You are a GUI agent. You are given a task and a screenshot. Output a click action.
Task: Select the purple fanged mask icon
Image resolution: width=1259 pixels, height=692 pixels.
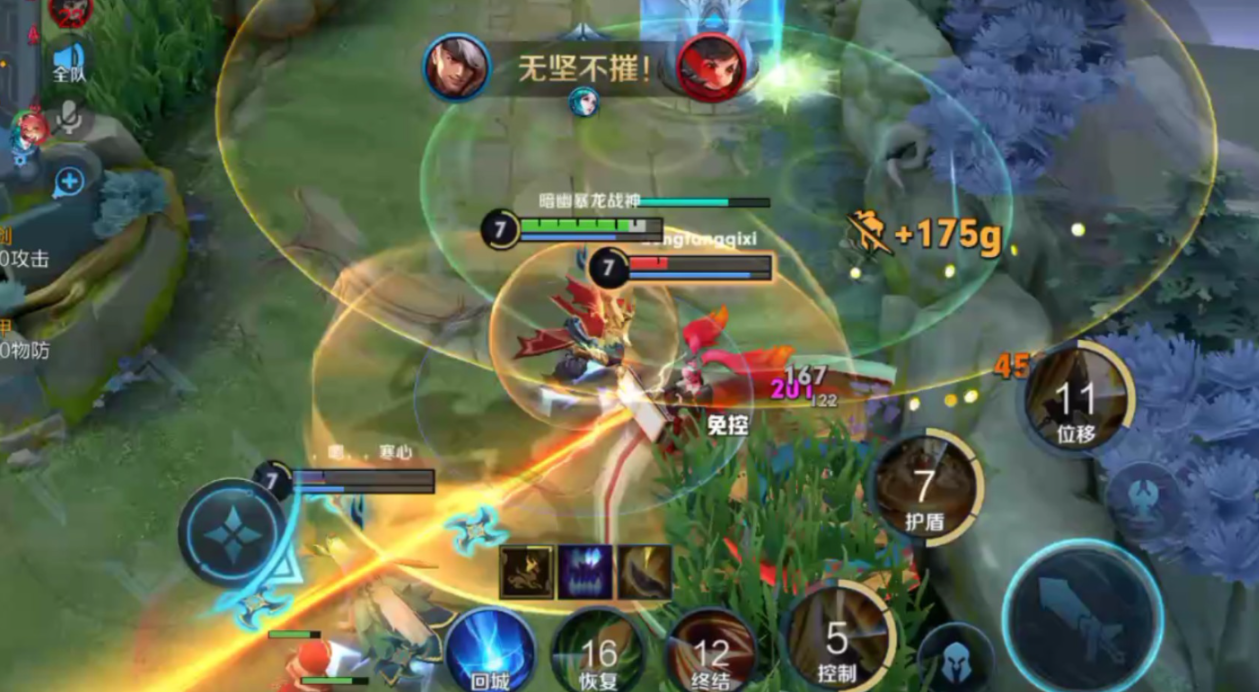pyautogui.click(x=585, y=572)
